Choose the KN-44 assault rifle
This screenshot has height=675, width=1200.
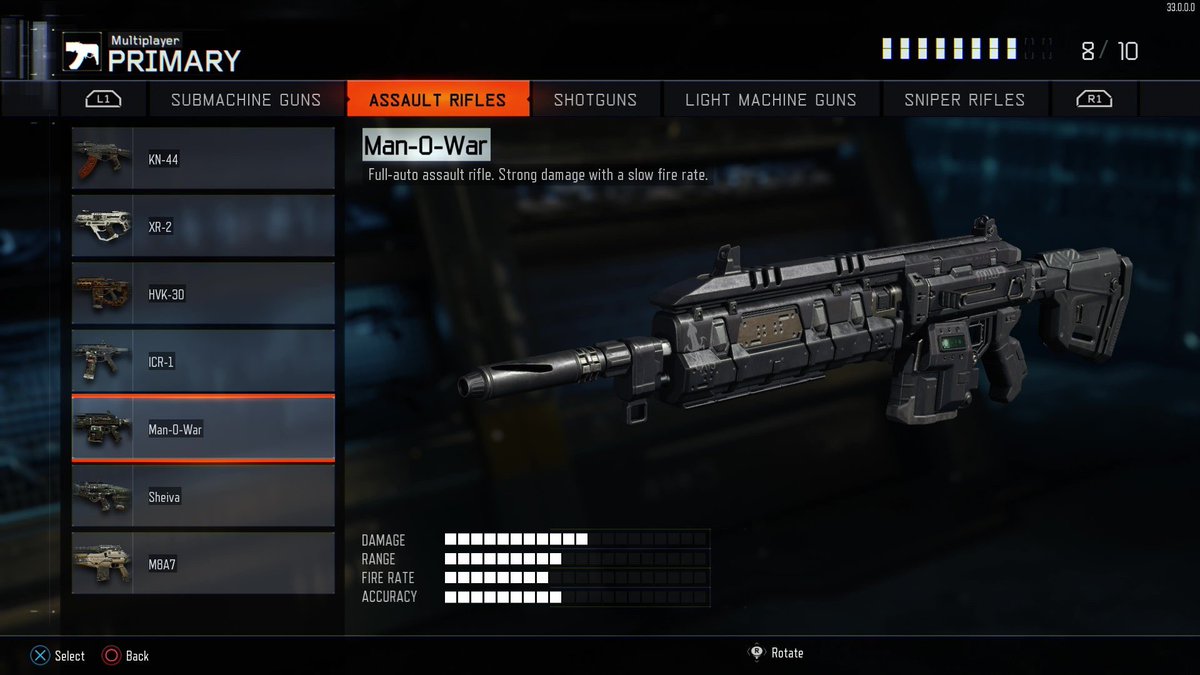click(203, 159)
